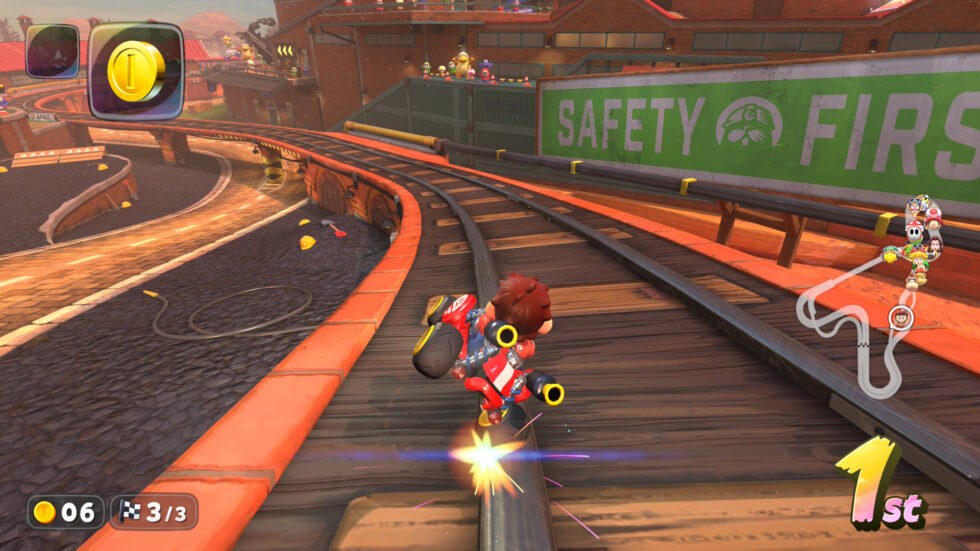The image size is (980, 551).
Task: Select the small reserve item slot
Action: point(52,52)
